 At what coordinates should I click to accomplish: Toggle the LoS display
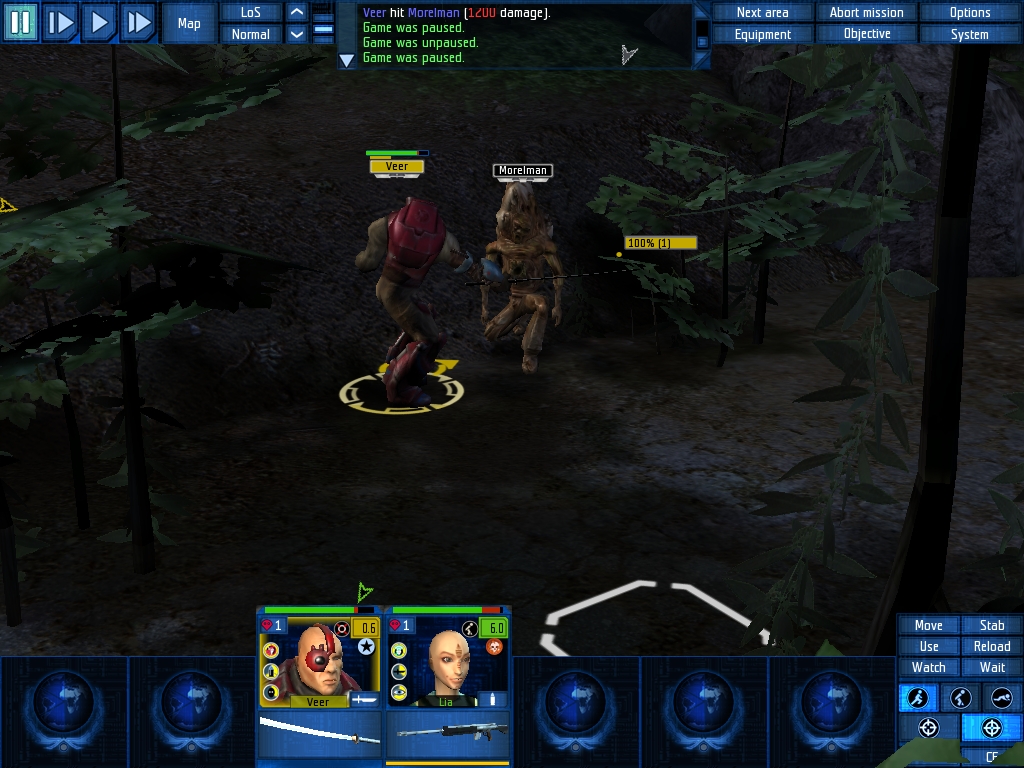[x=250, y=13]
